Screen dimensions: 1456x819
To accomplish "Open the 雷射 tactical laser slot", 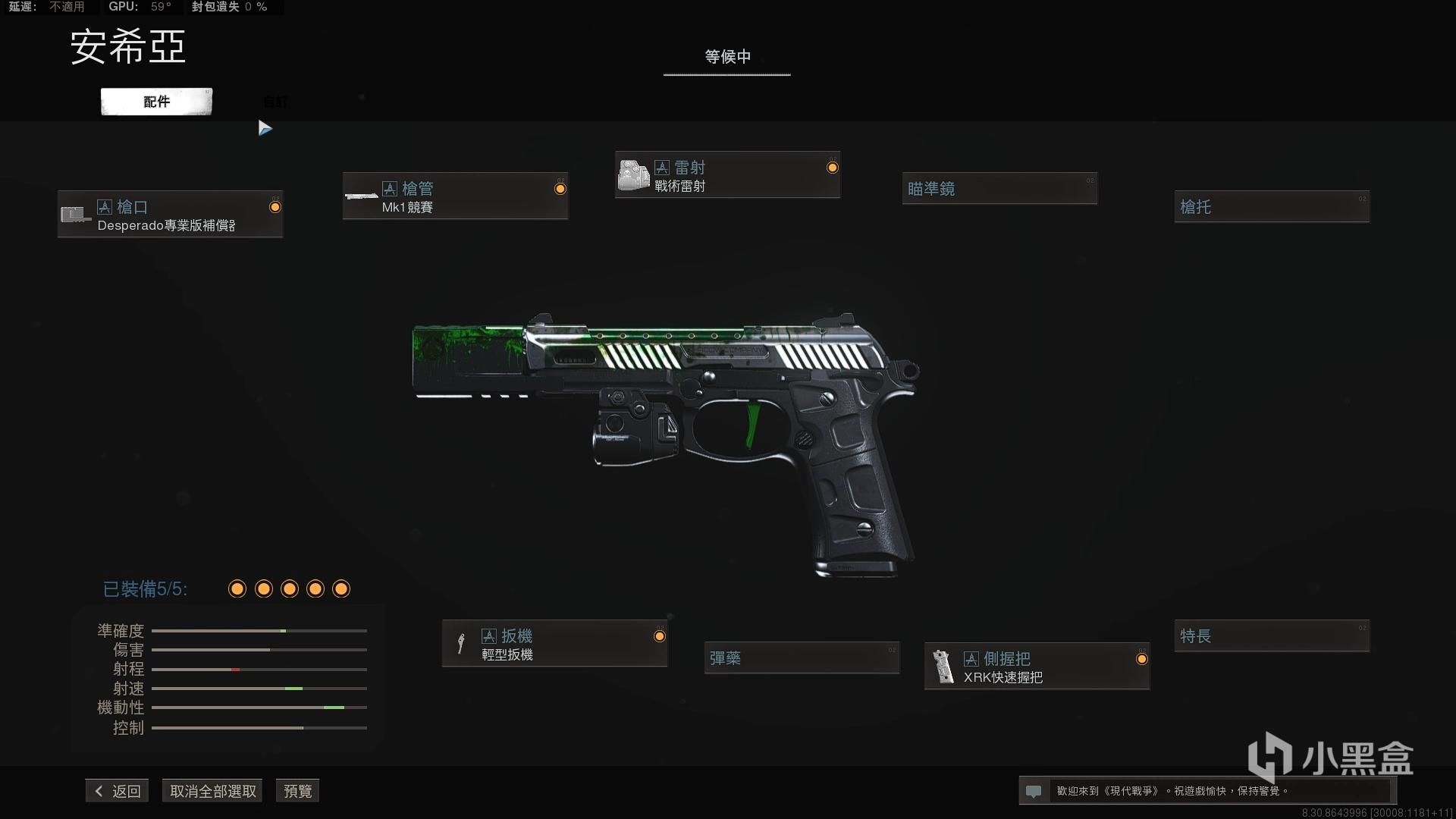I will pyautogui.click(x=727, y=175).
